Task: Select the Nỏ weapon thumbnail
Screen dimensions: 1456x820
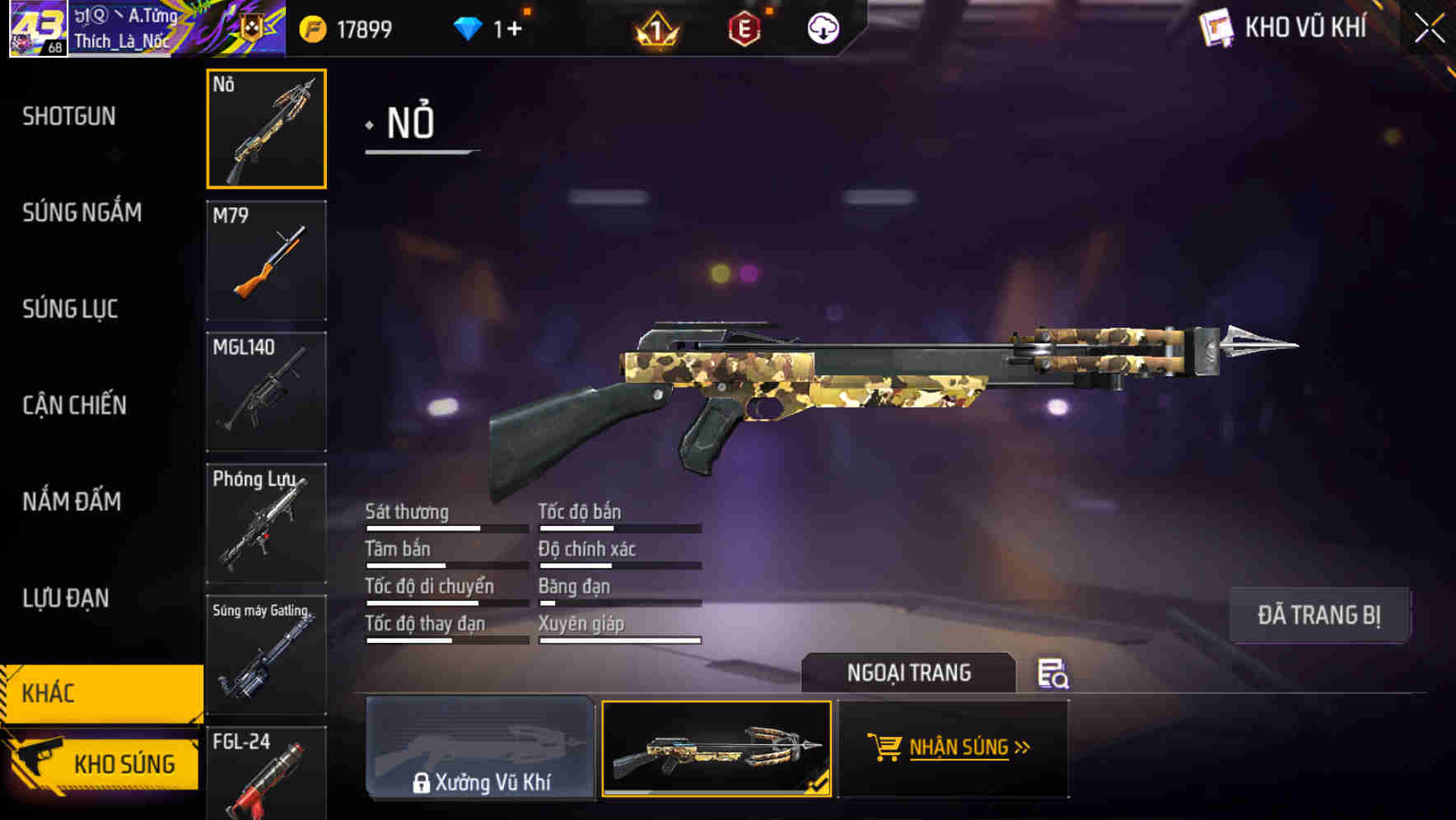Action: coord(267,129)
